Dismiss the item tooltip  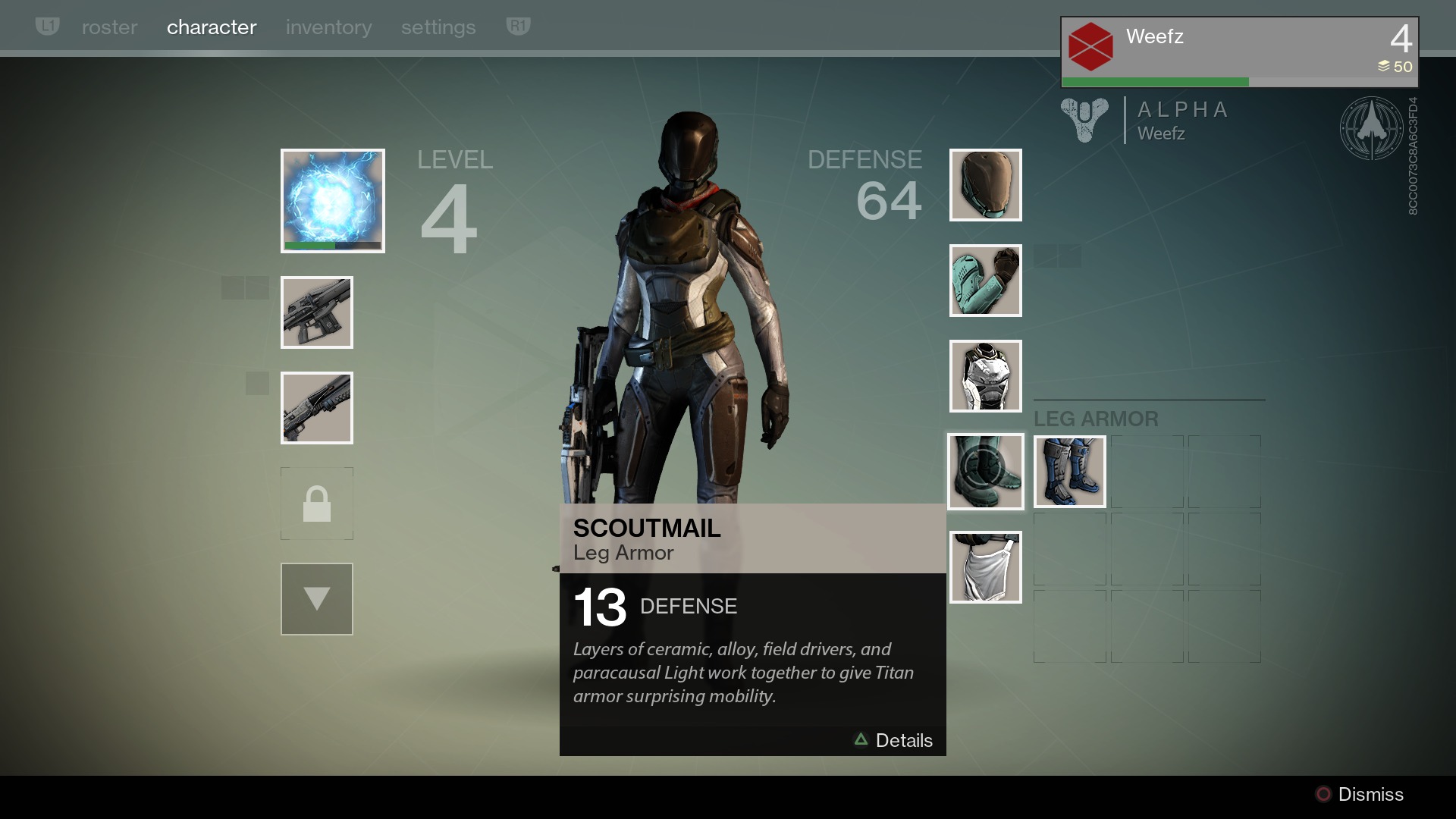[x=1359, y=794]
